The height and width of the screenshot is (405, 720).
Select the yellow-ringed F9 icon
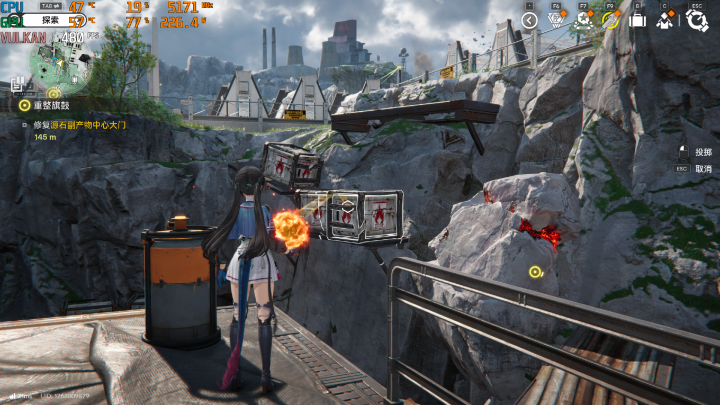point(610,19)
